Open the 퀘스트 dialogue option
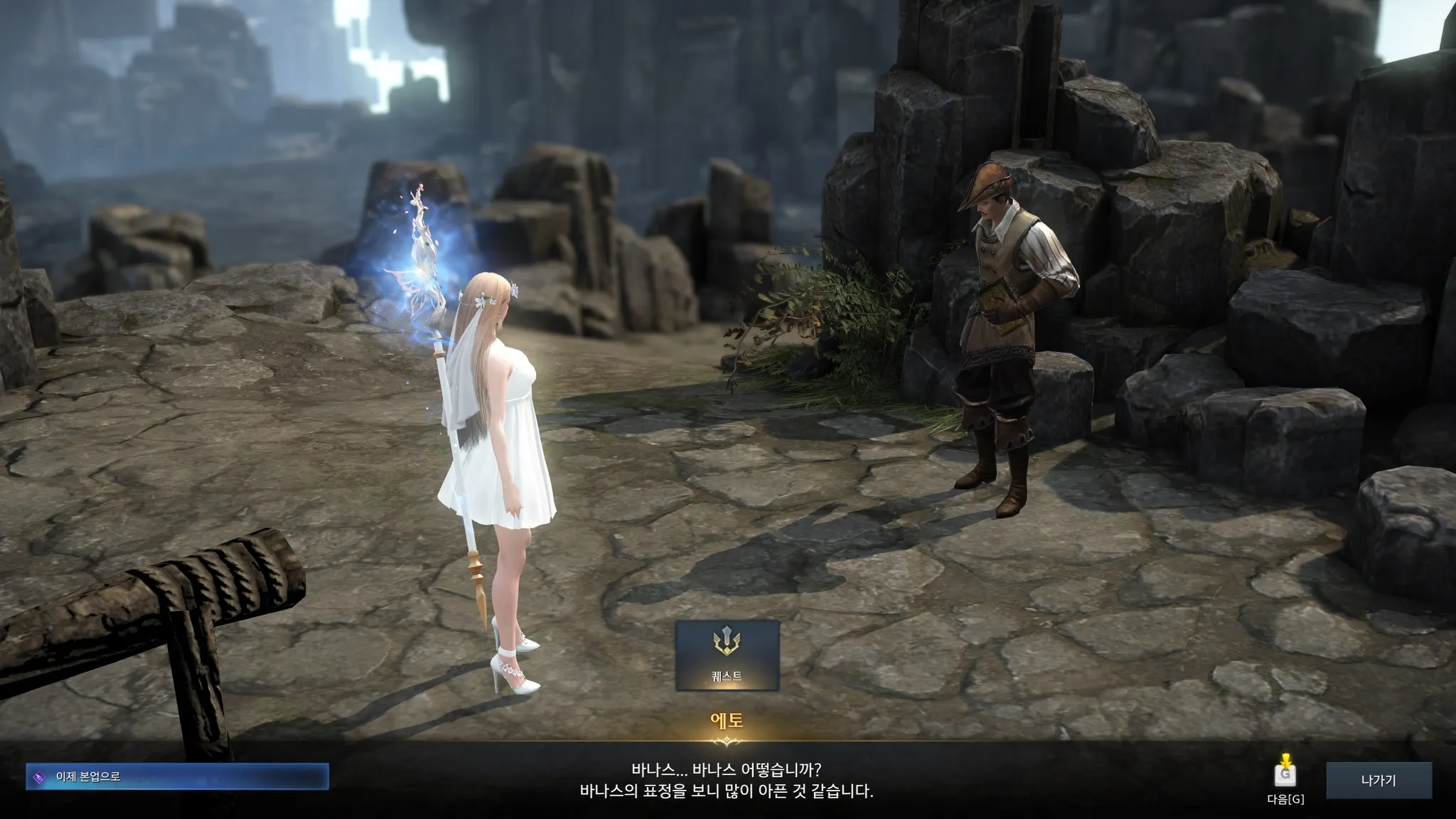This screenshot has width=1456, height=819. (727, 655)
